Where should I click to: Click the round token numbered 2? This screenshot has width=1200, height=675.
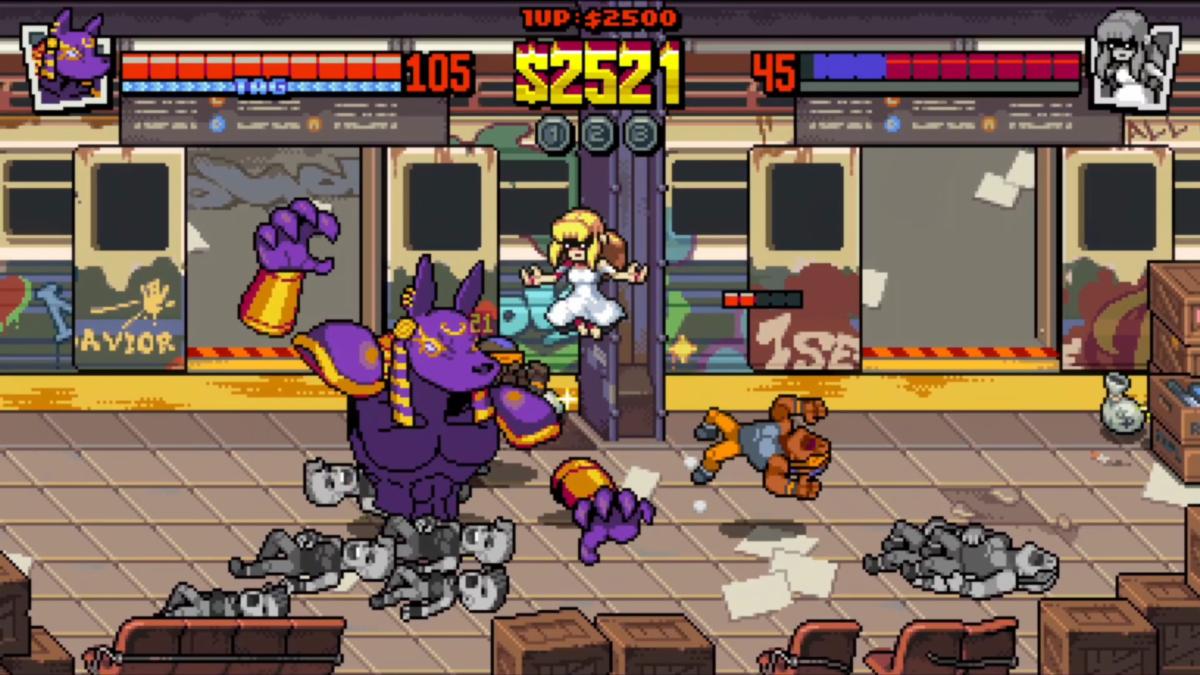pos(598,133)
